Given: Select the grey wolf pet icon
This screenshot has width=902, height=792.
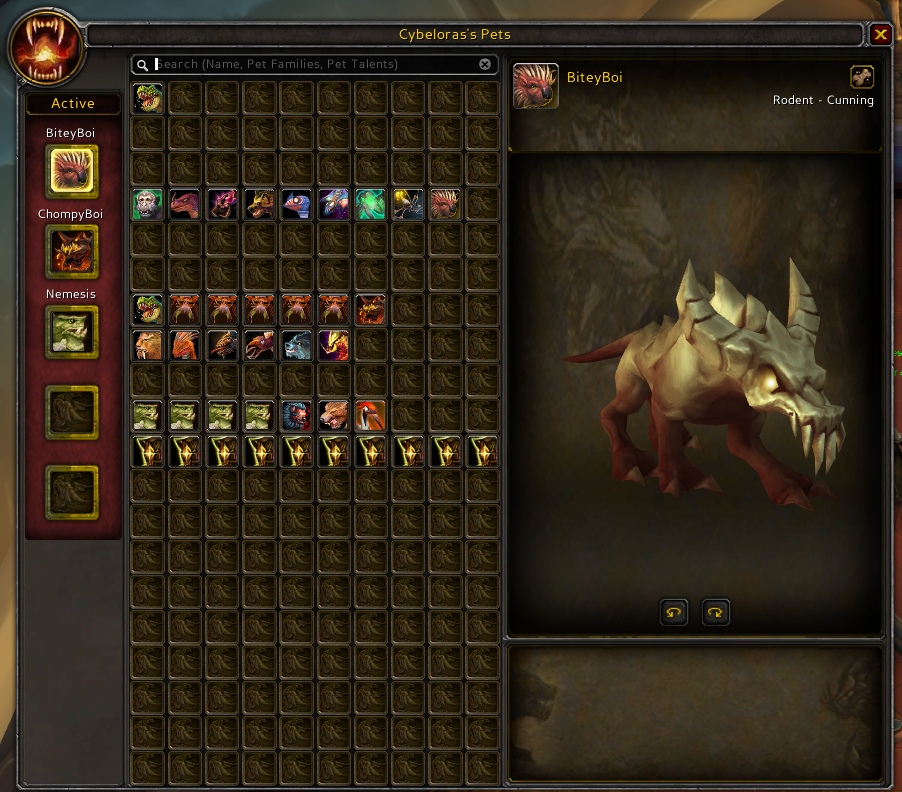Looking at the screenshot, I should pos(296,345).
